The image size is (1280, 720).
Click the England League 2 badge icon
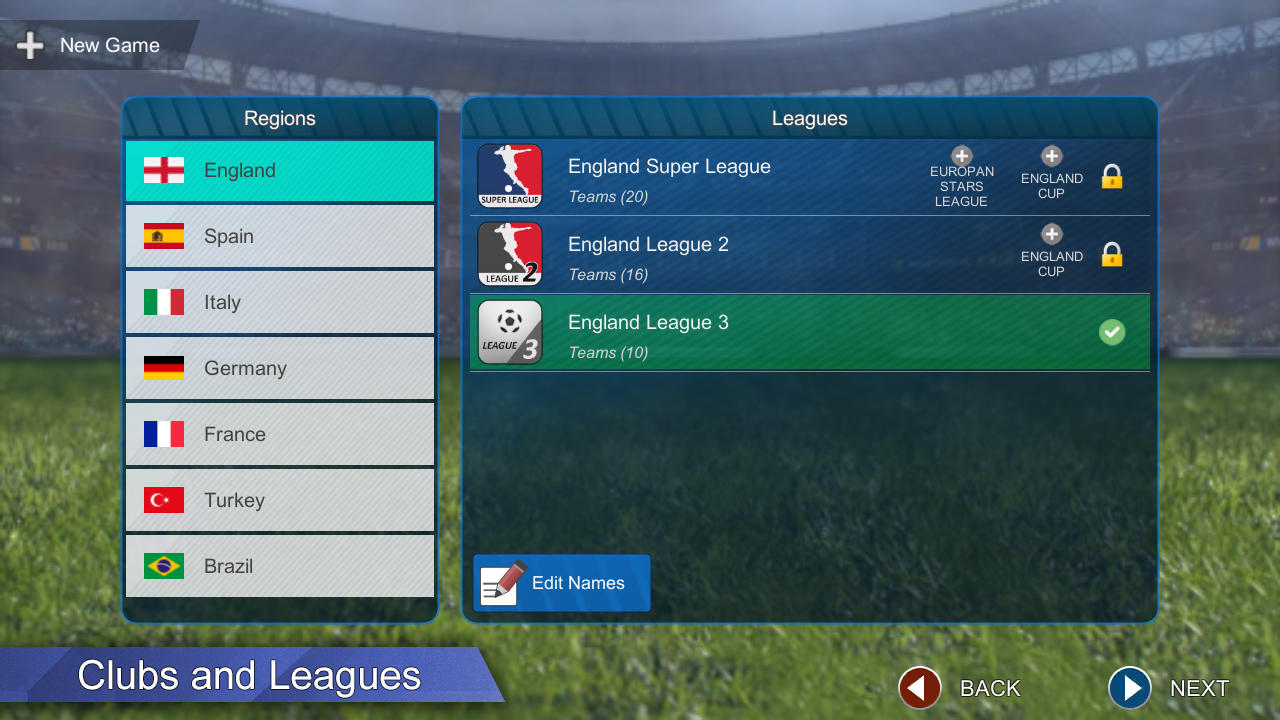coord(510,254)
